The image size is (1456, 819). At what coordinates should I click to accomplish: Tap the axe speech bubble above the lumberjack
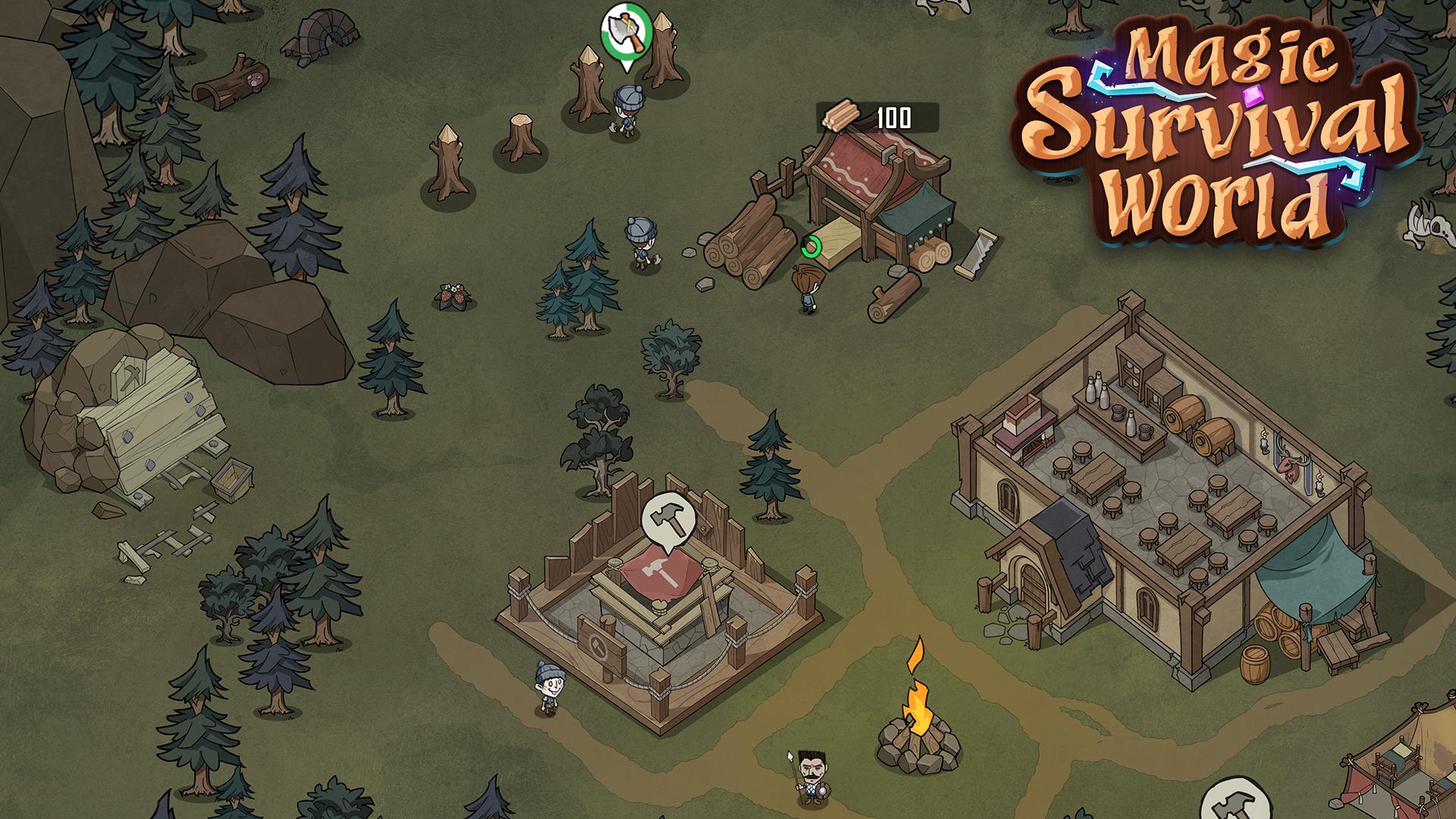coord(626,30)
